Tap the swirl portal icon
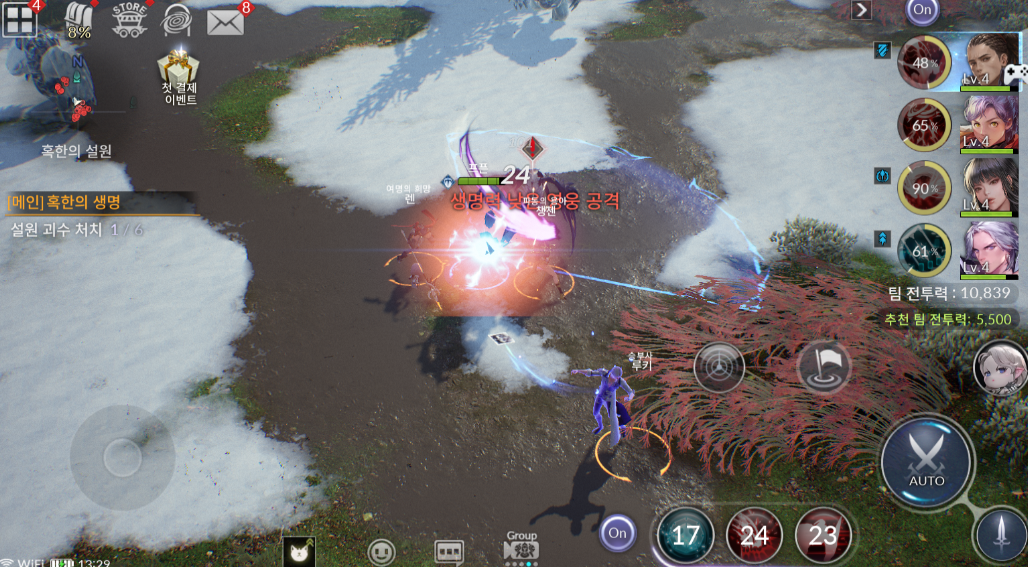The height and width of the screenshot is (567, 1028). [x=178, y=20]
